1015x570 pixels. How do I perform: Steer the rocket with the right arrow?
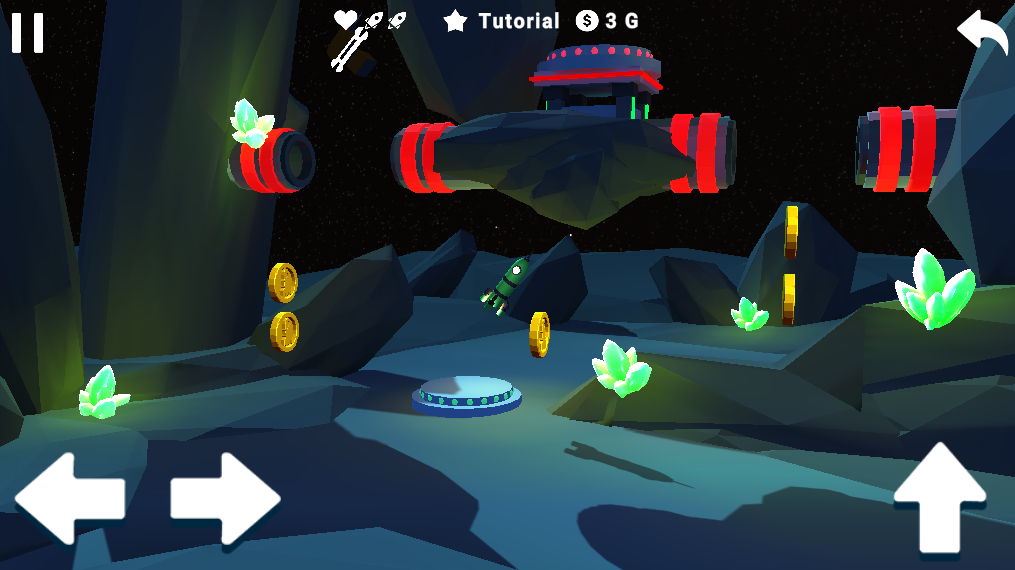[225, 498]
